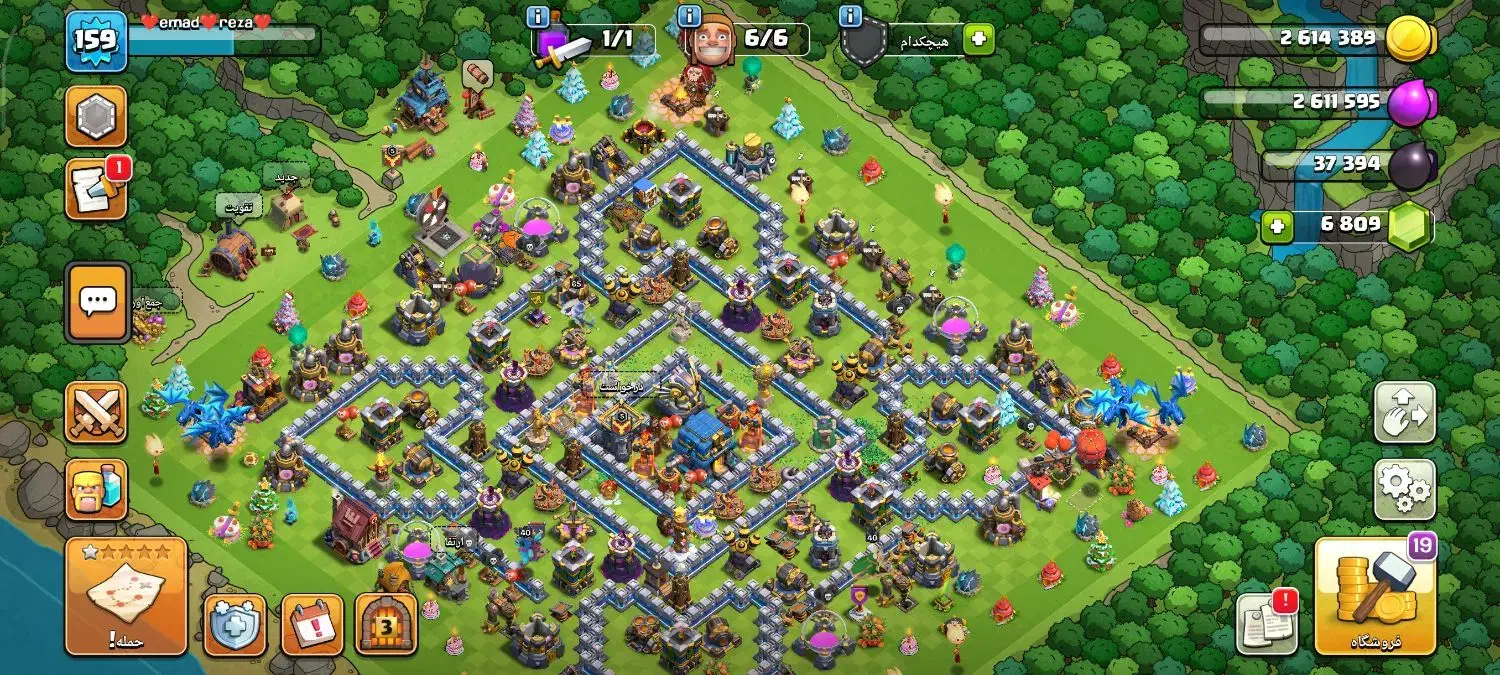Tap the green plus beside gems
Image resolution: width=1500 pixels, height=675 pixels.
click(x=1276, y=226)
